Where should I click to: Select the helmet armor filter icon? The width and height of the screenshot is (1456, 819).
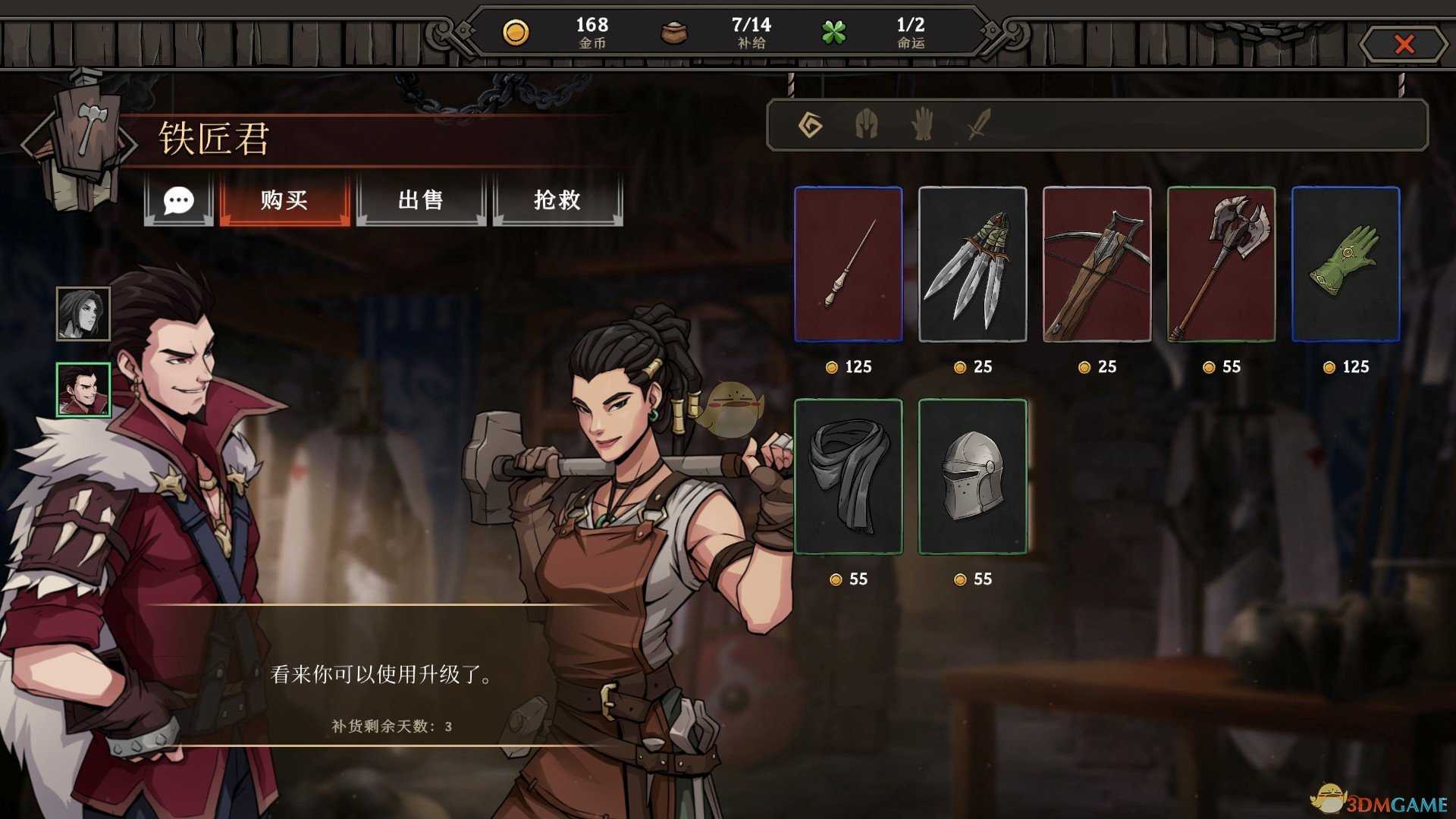pyautogui.click(x=867, y=127)
